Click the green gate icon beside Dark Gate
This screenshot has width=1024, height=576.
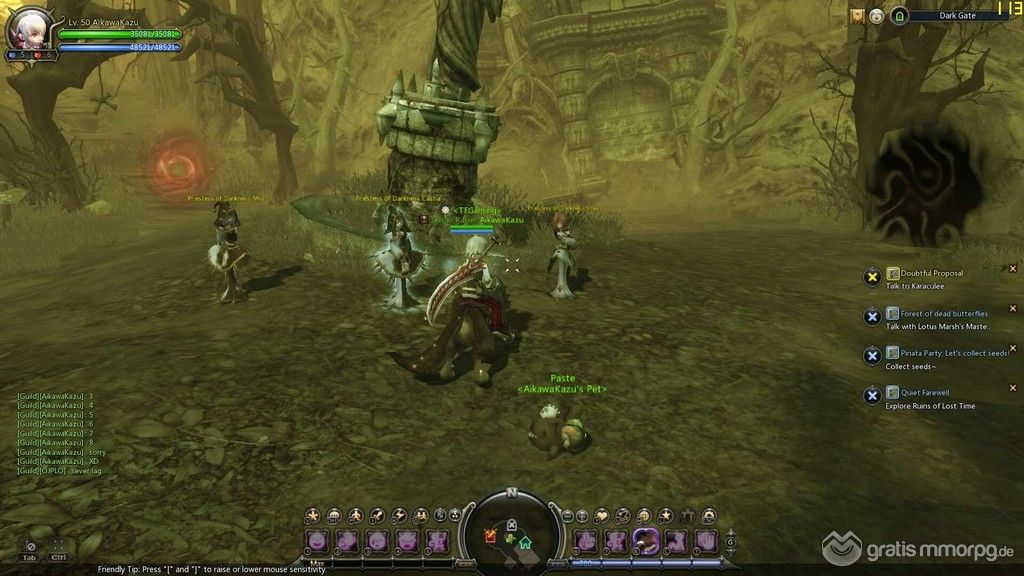[898, 16]
